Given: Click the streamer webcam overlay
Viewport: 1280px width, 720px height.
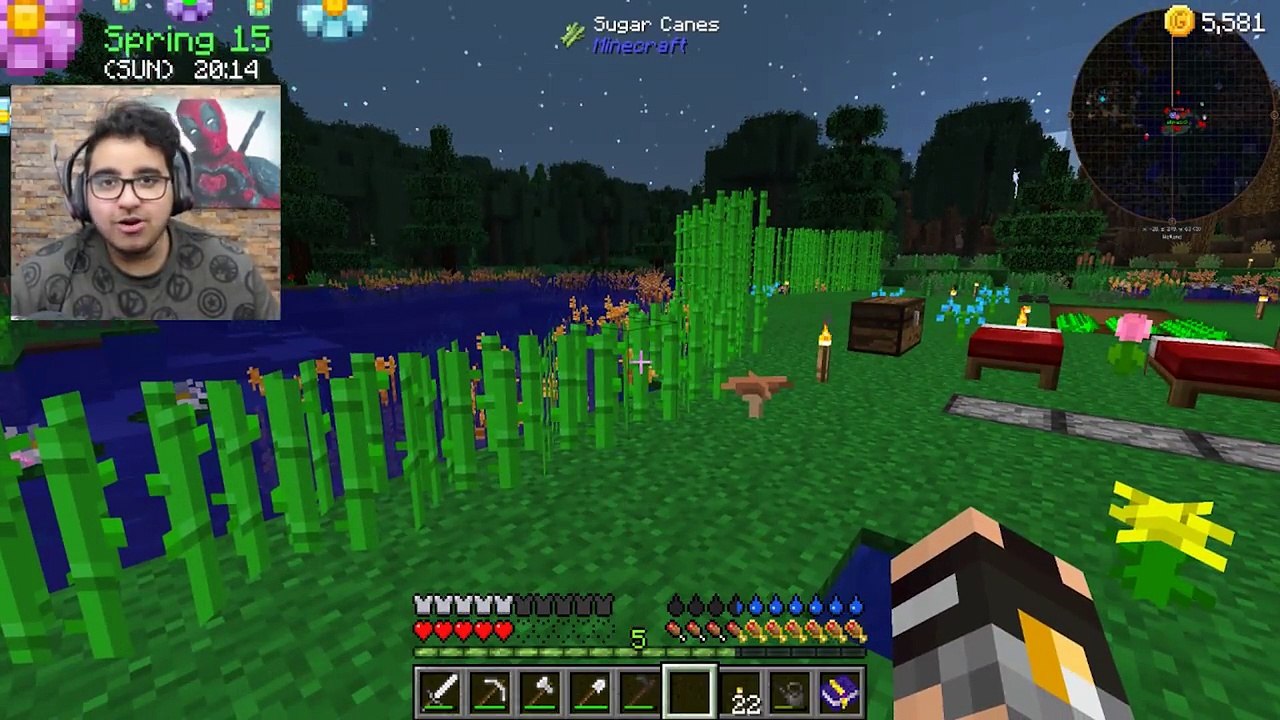Looking at the screenshot, I should [x=146, y=204].
